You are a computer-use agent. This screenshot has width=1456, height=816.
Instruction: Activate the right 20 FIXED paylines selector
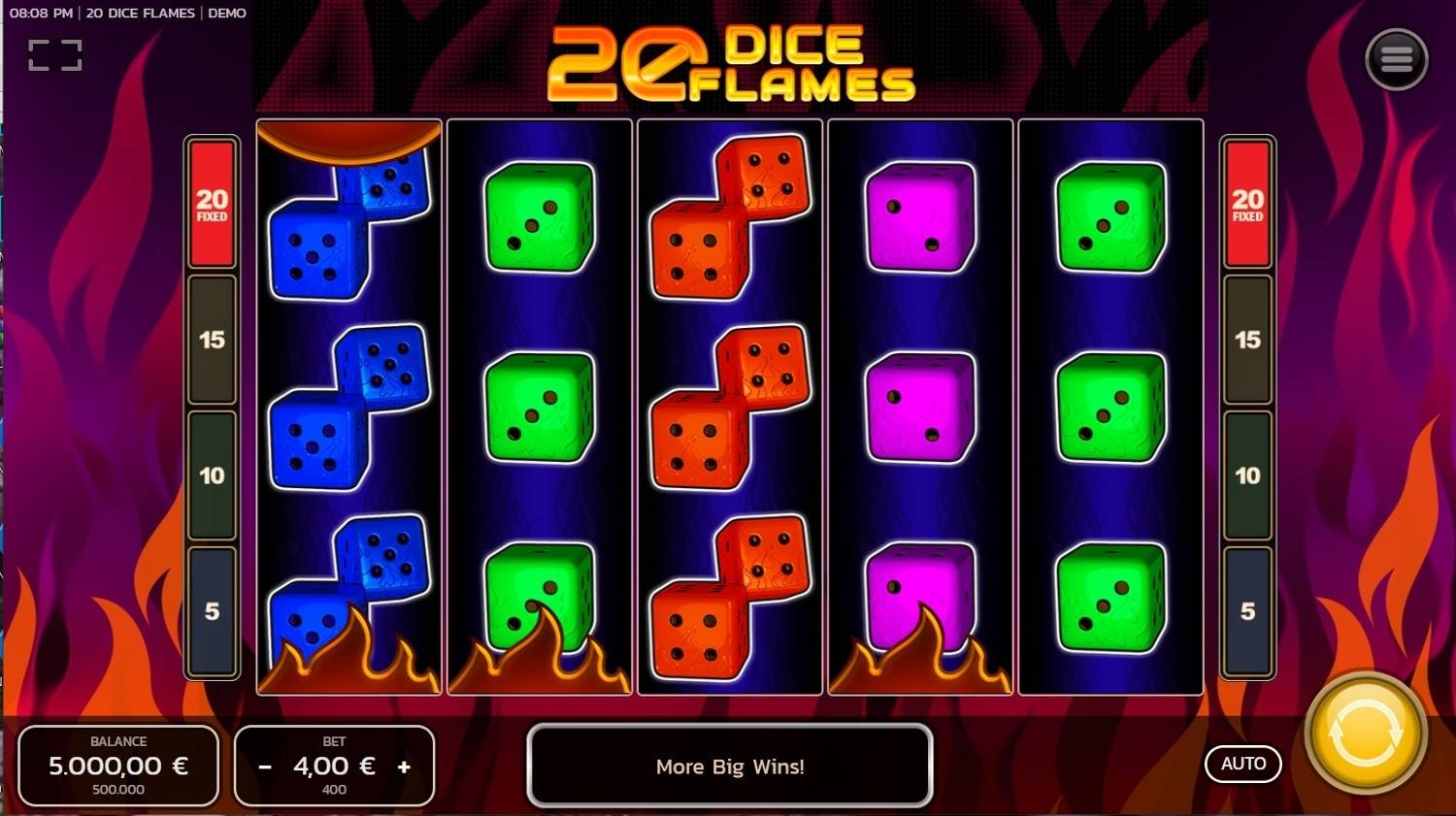[x=1247, y=204]
